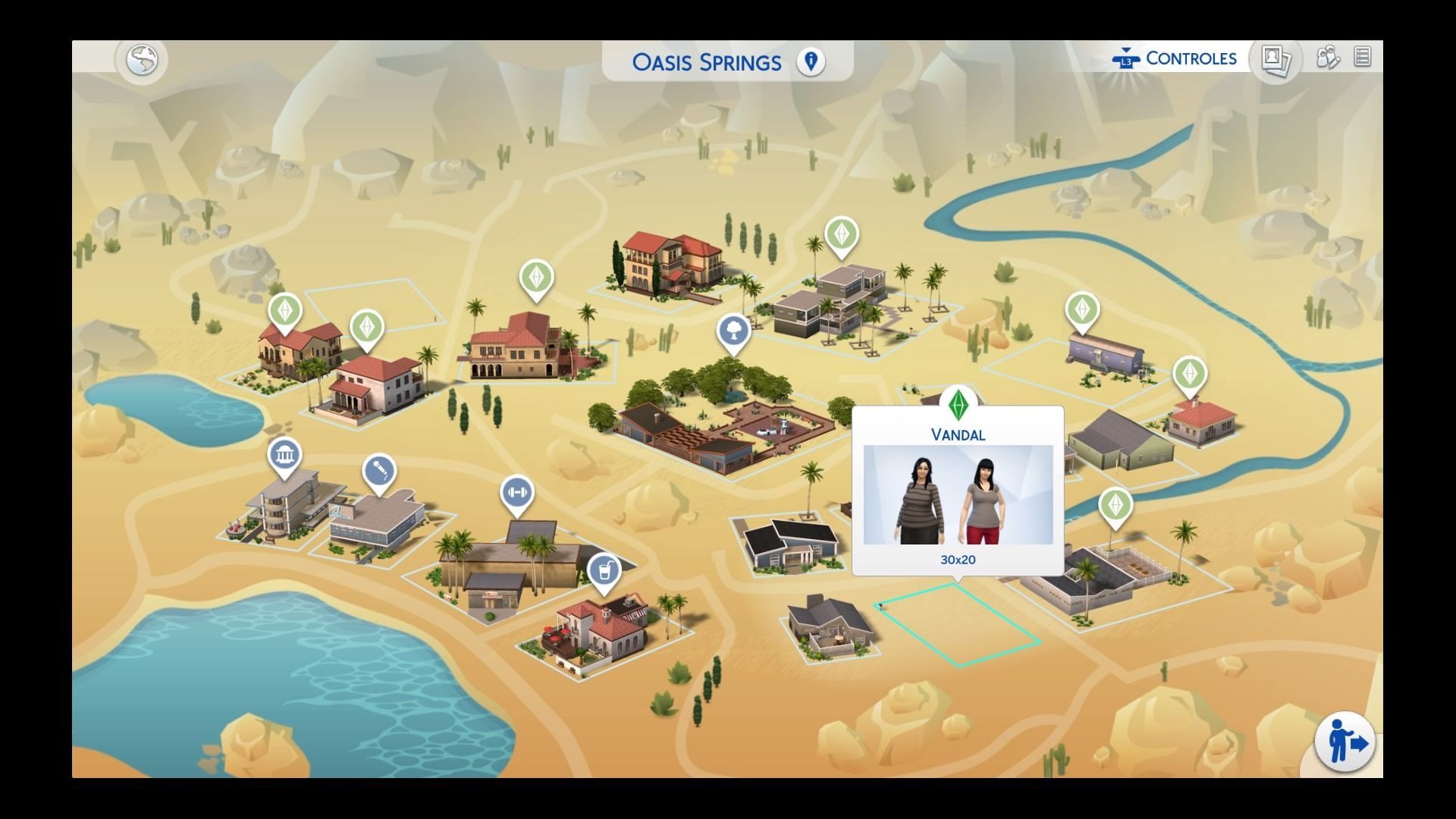Click the dark green plumbob above Vandal
Viewport: 1456px width, 819px height.
(x=959, y=403)
